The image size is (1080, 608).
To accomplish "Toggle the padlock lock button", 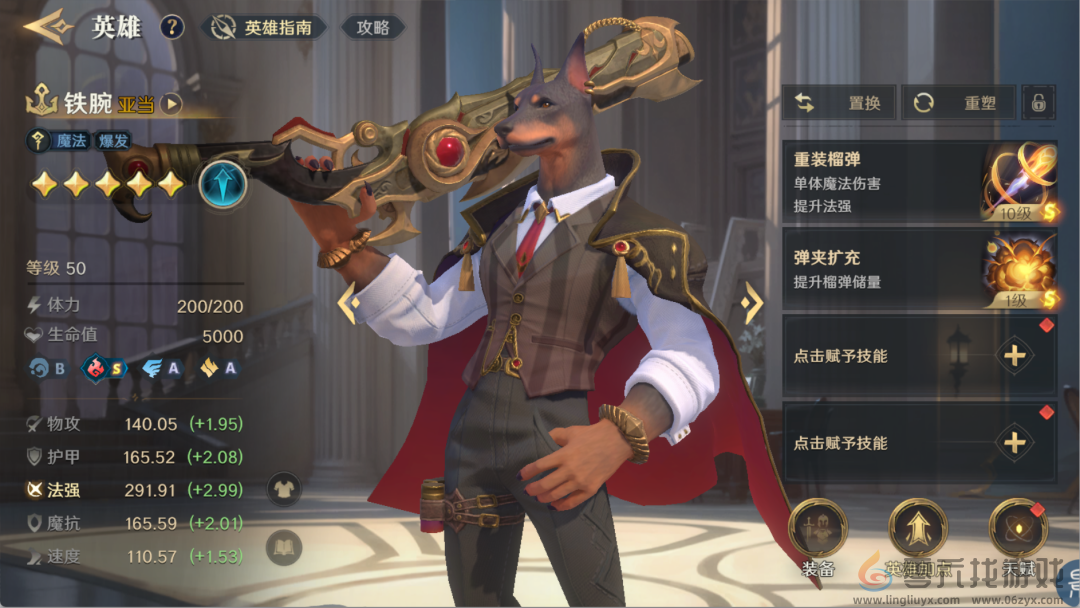I will pos(1038,103).
